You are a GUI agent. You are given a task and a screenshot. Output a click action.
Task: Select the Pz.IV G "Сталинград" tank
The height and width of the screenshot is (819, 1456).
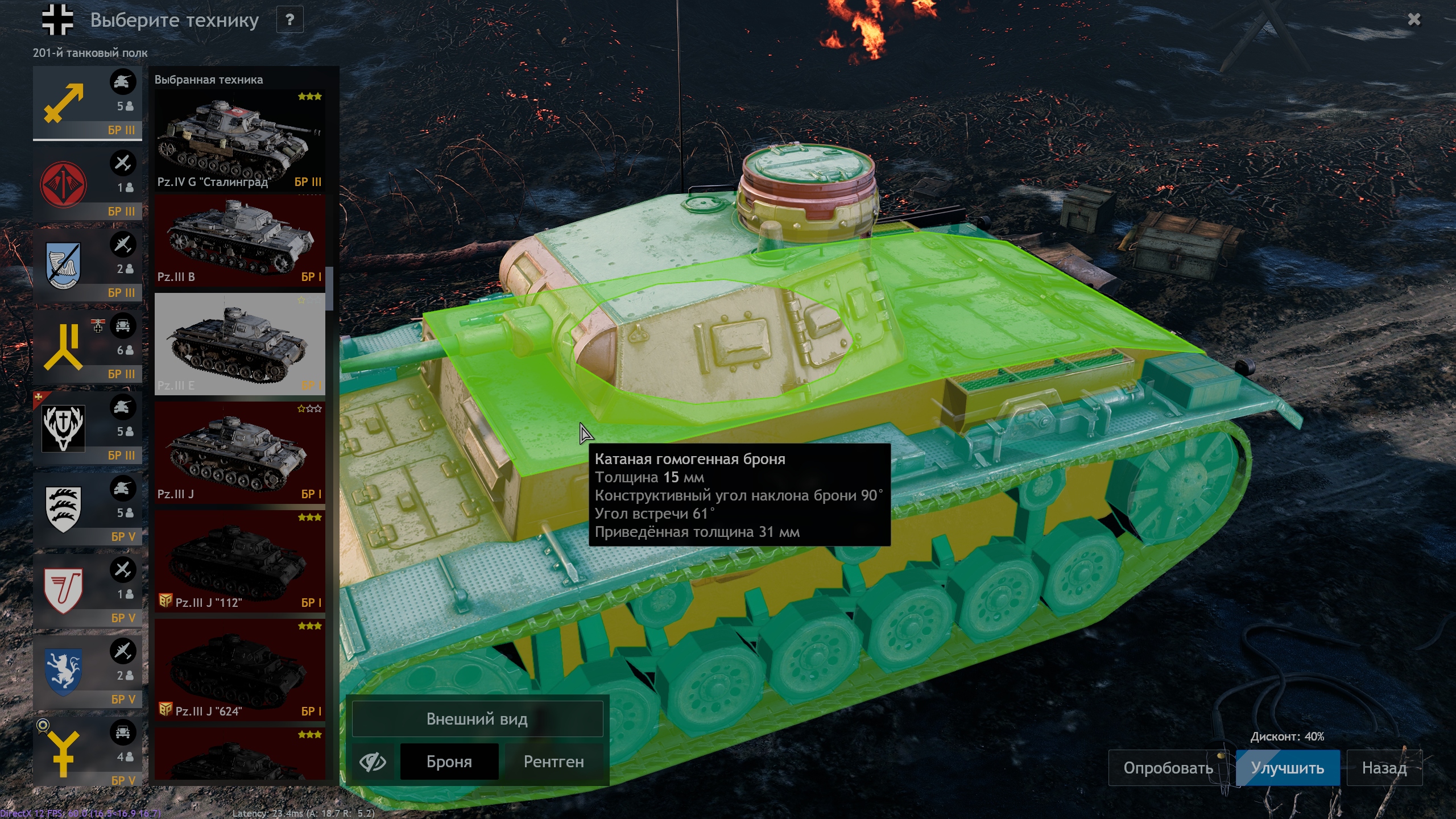coord(239,140)
